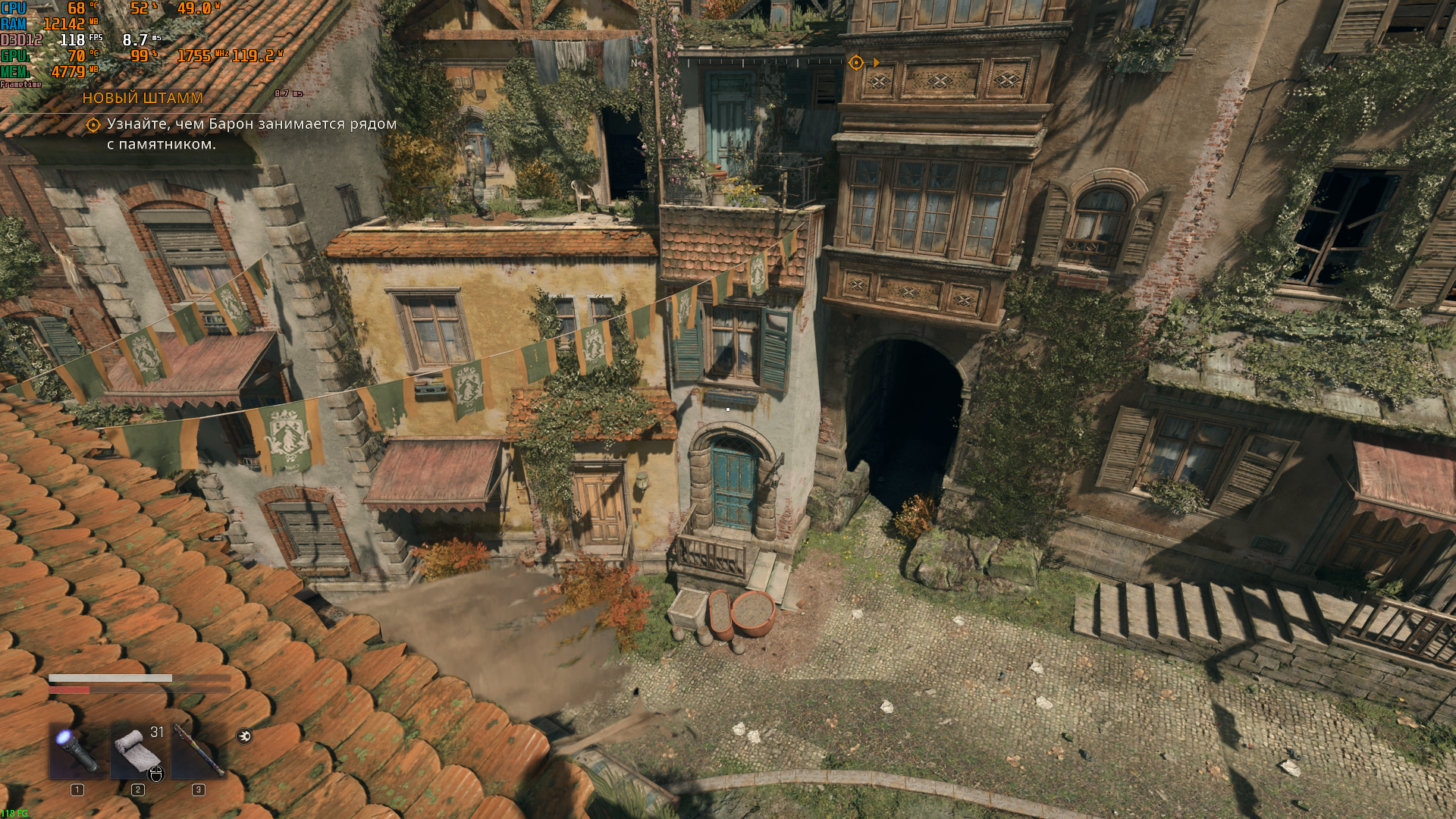
Task: Click the orange quest marker on compass
Action: 856,62
